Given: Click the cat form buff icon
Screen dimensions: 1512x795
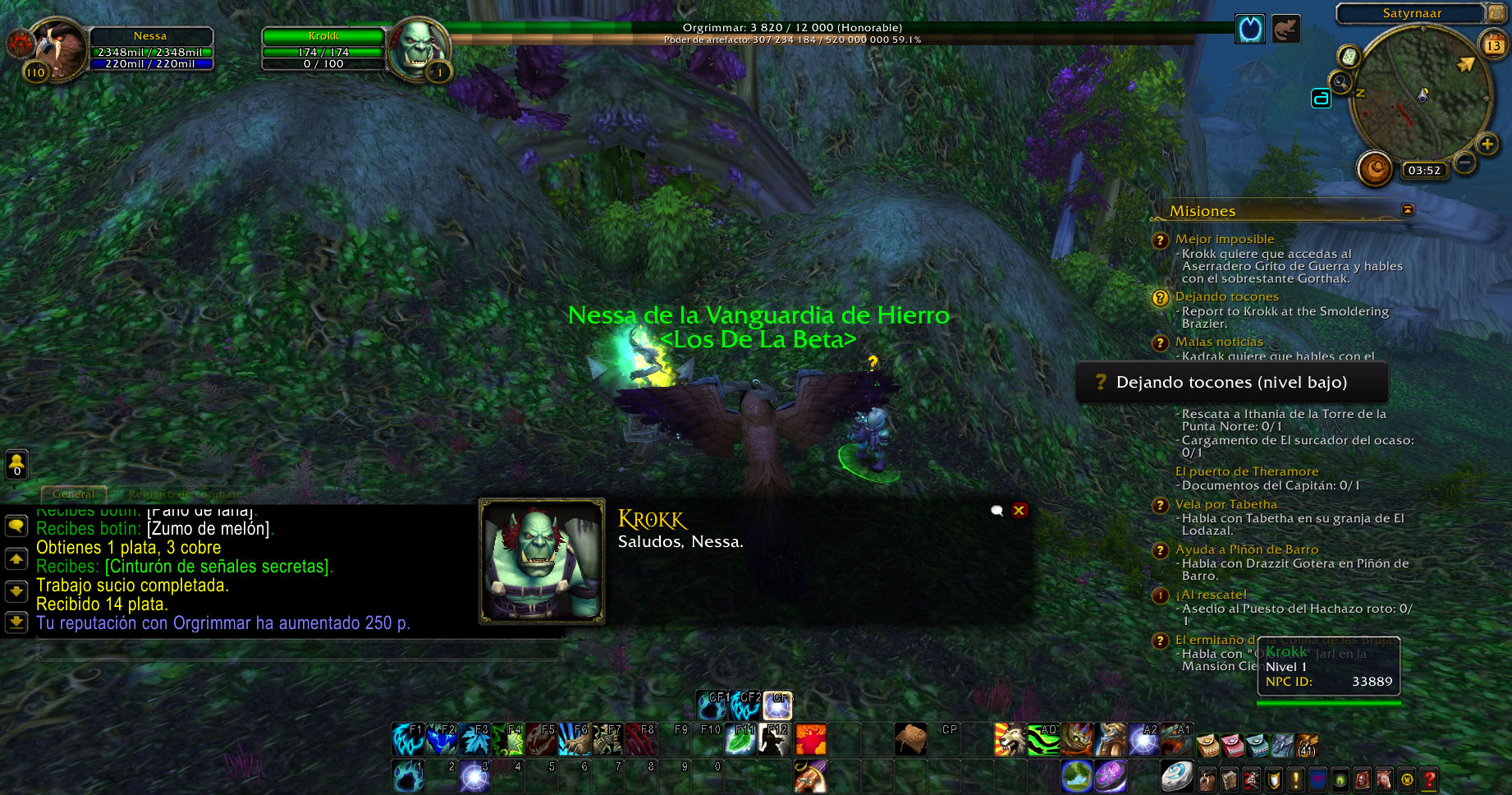Looking at the screenshot, I should point(1285,30).
